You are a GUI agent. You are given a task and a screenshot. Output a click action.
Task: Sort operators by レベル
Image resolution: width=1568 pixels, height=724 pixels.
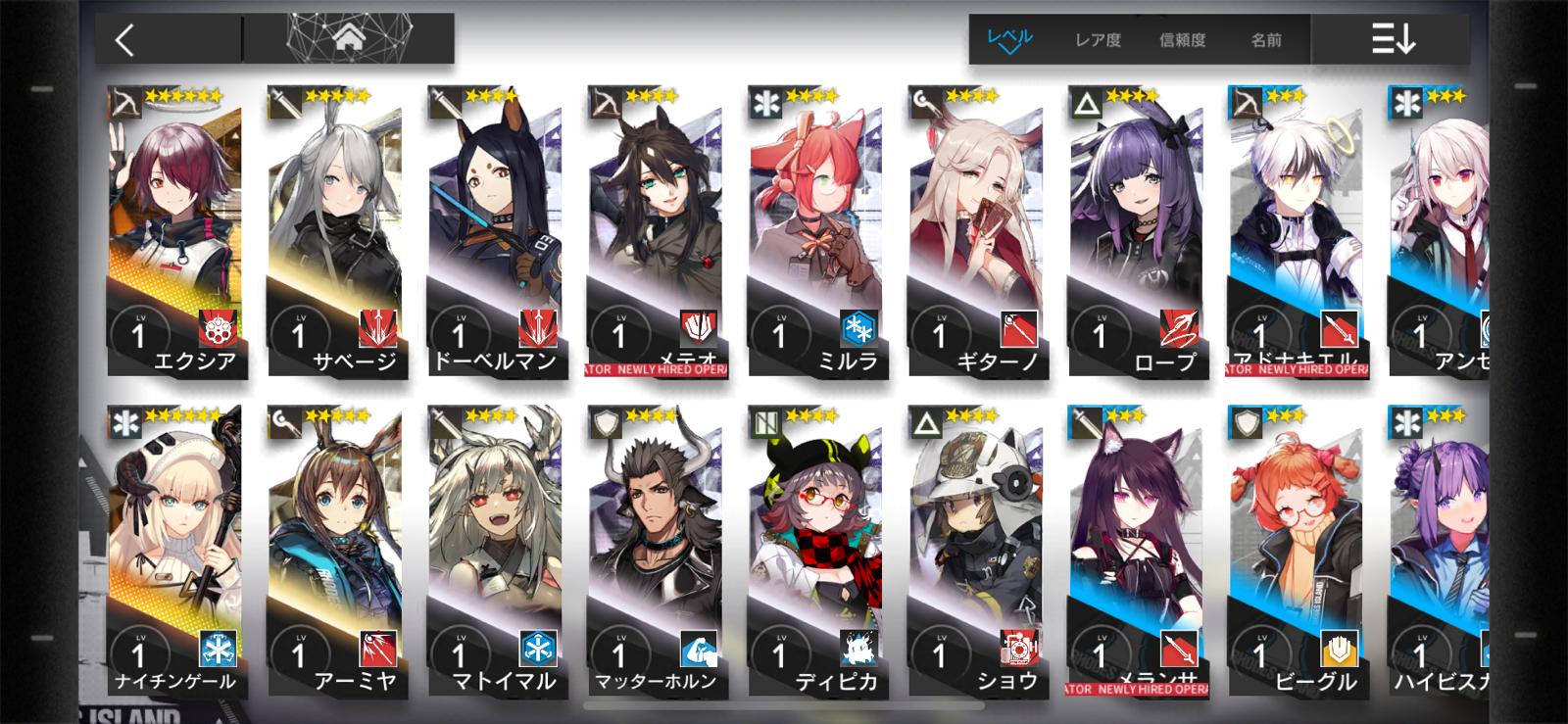click(x=1009, y=40)
